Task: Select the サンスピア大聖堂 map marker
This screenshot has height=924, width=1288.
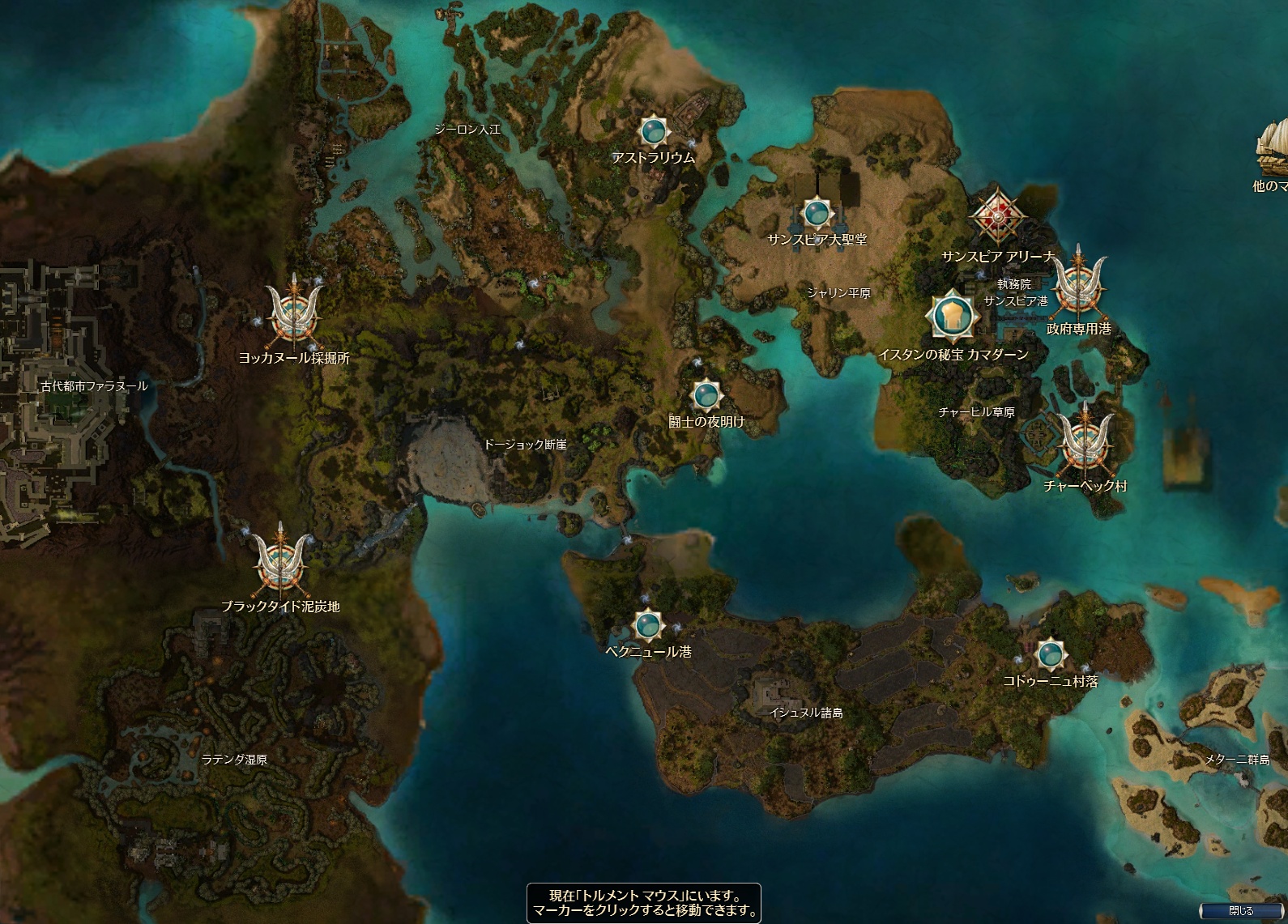Action: pyautogui.click(x=817, y=214)
